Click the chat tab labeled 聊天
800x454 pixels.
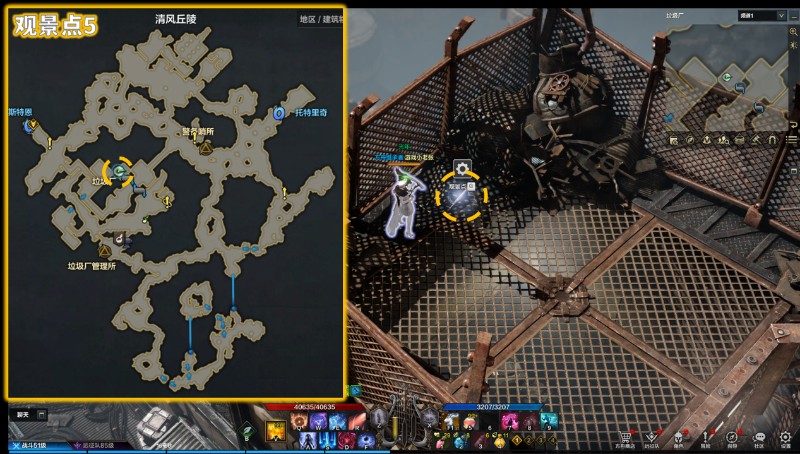22,413
